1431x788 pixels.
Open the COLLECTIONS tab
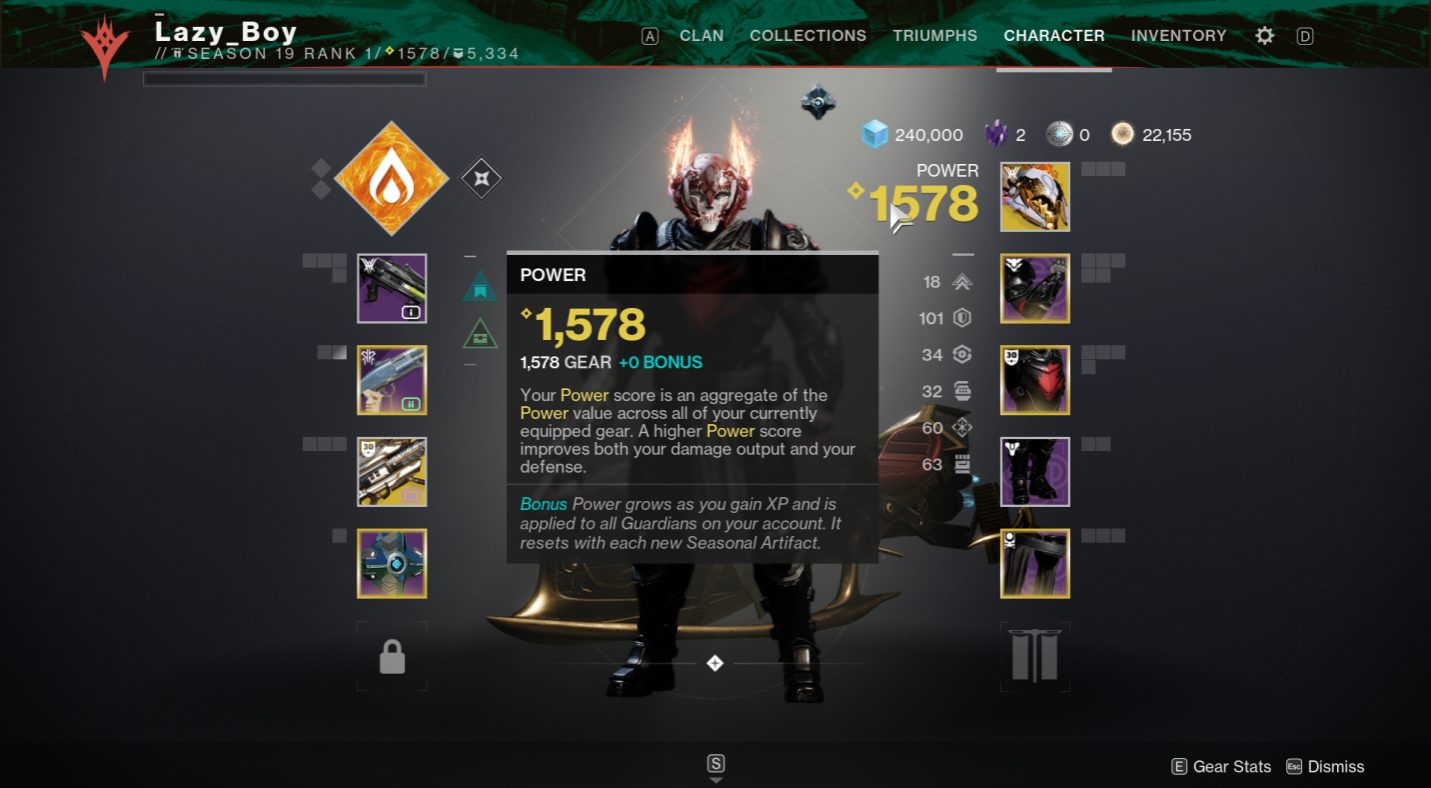pyautogui.click(x=808, y=35)
